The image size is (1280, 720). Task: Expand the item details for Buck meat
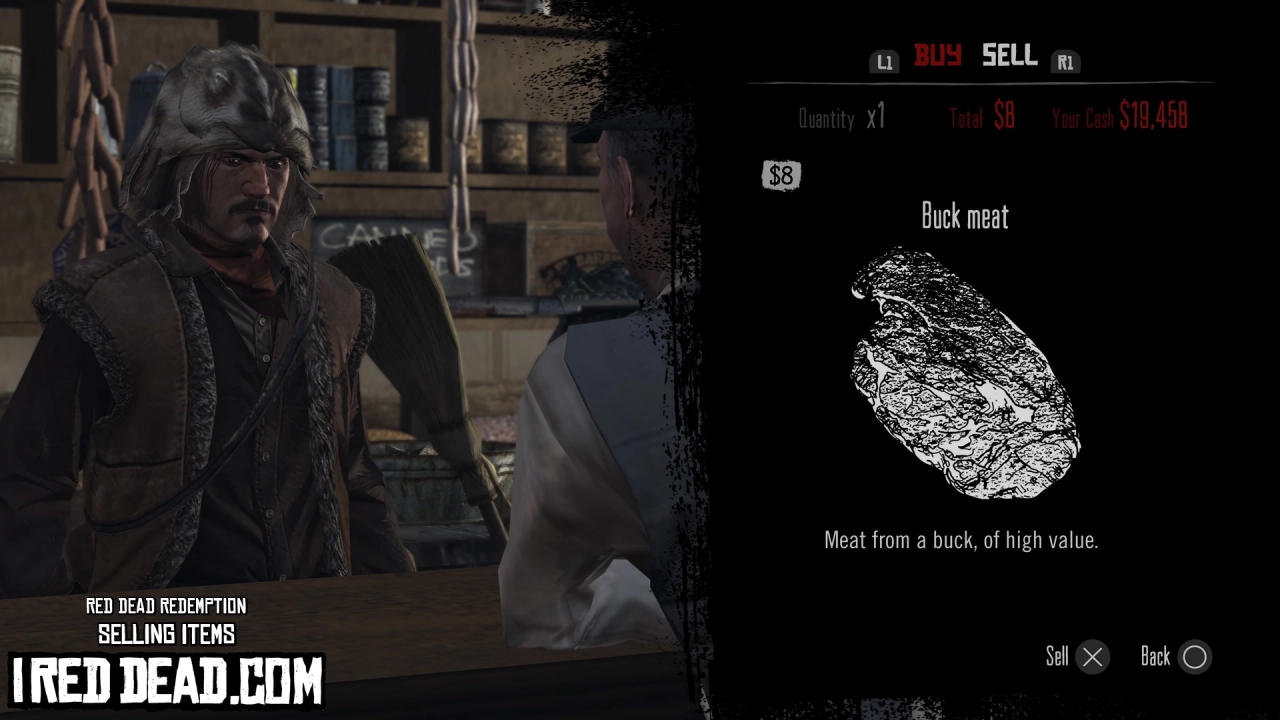[964, 217]
